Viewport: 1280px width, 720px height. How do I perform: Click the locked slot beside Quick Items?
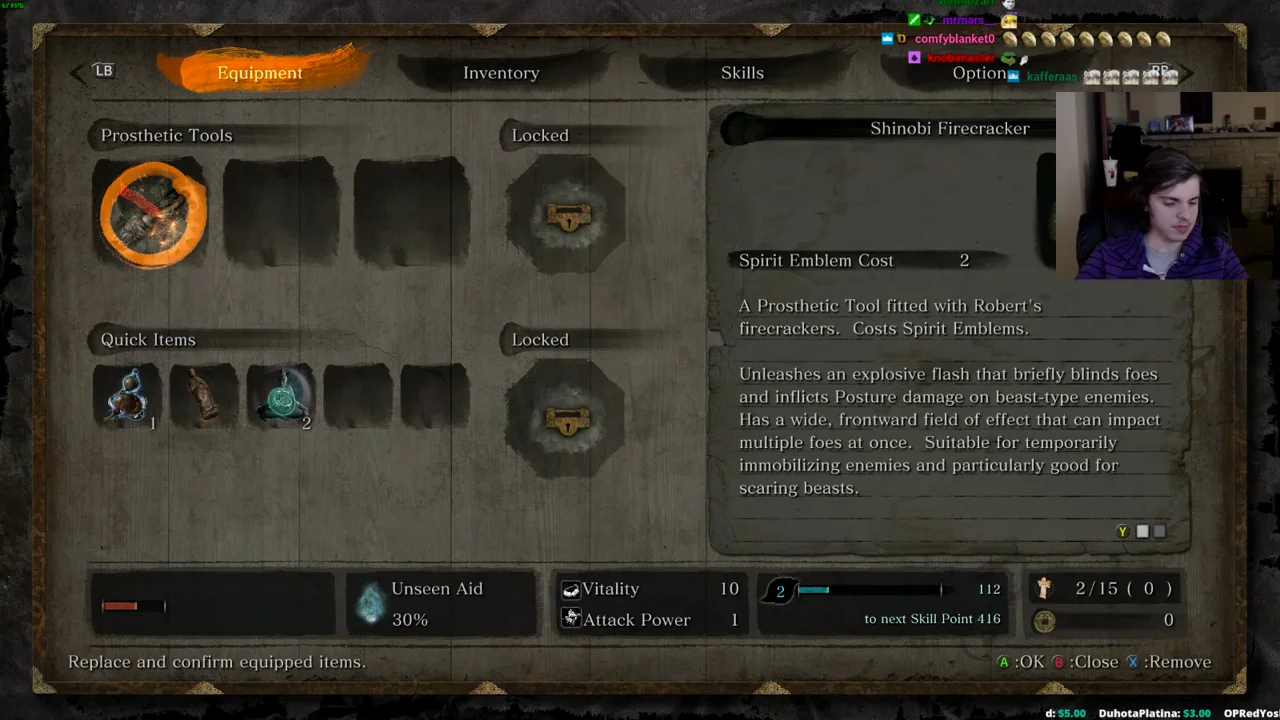point(567,421)
